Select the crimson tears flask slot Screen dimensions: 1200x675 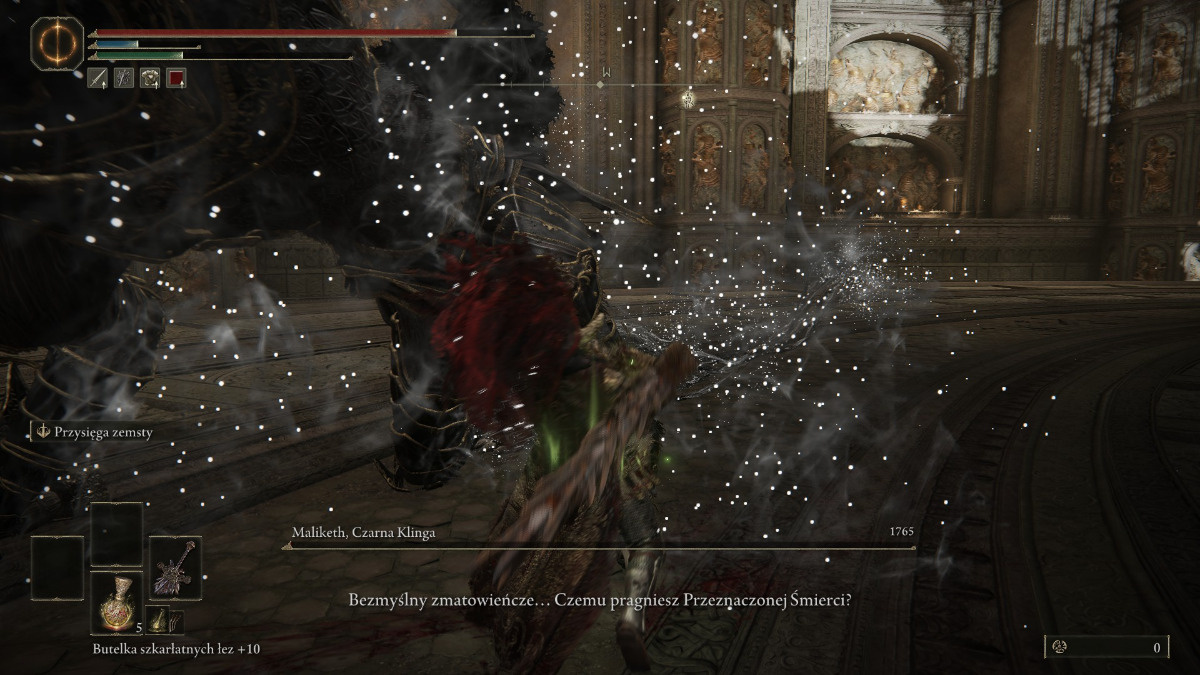(x=116, y=603)
